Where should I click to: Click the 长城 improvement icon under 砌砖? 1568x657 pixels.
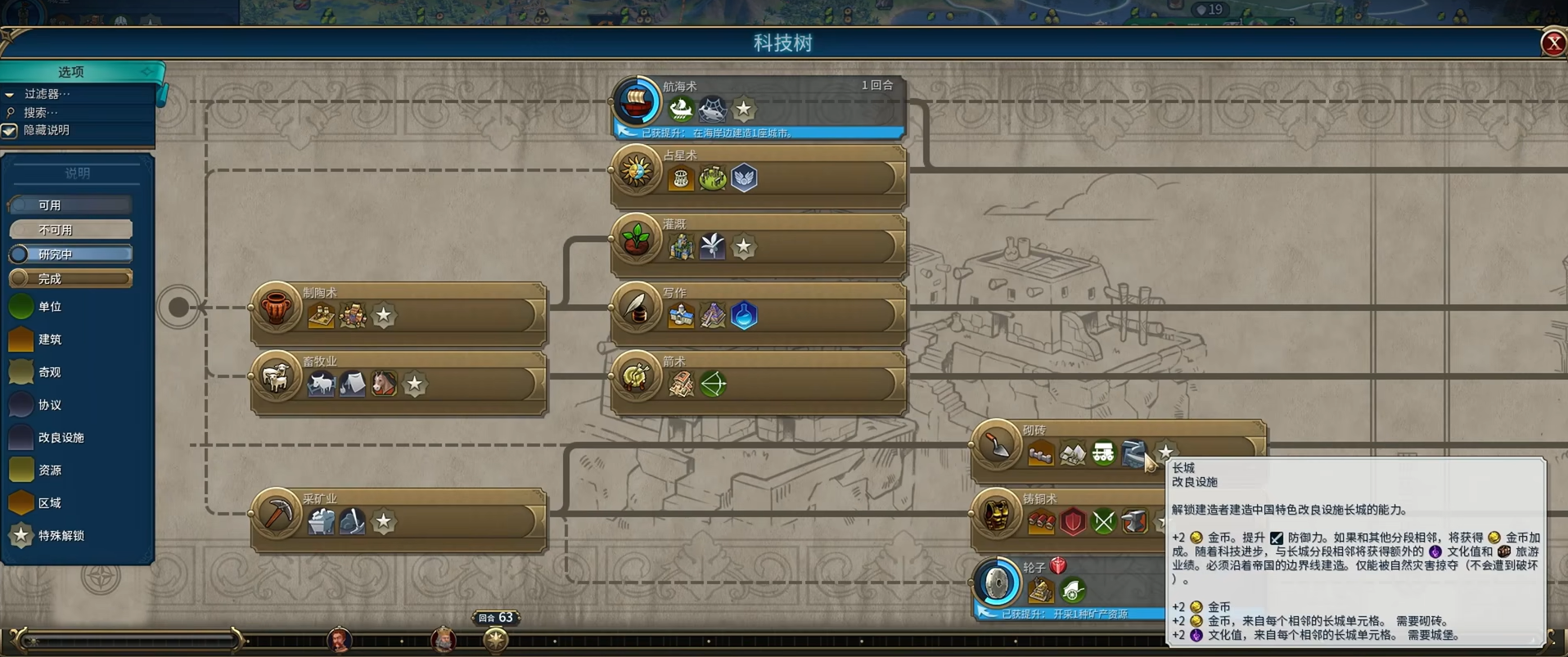[1133, 452]
